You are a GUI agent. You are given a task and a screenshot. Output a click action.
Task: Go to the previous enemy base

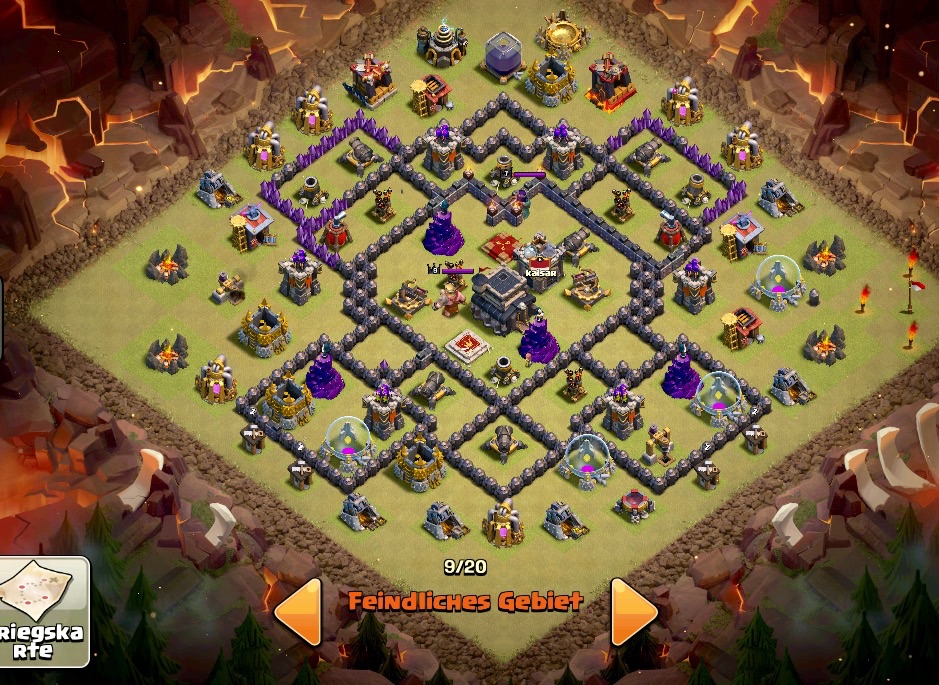click(x=298, y=610)
